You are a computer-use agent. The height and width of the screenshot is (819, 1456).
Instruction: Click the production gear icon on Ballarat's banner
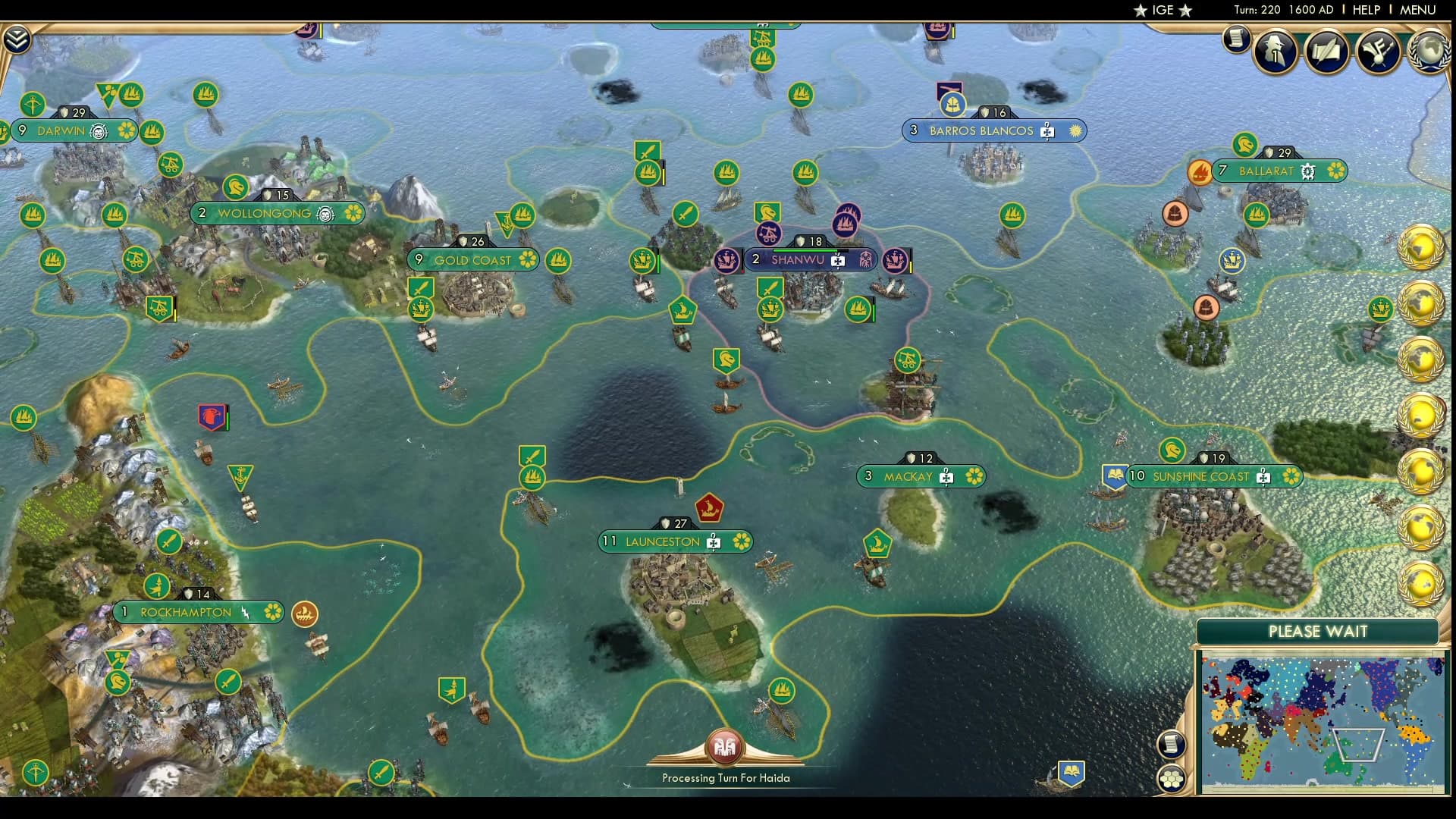pyautogui.click(x=1309, y=171)
